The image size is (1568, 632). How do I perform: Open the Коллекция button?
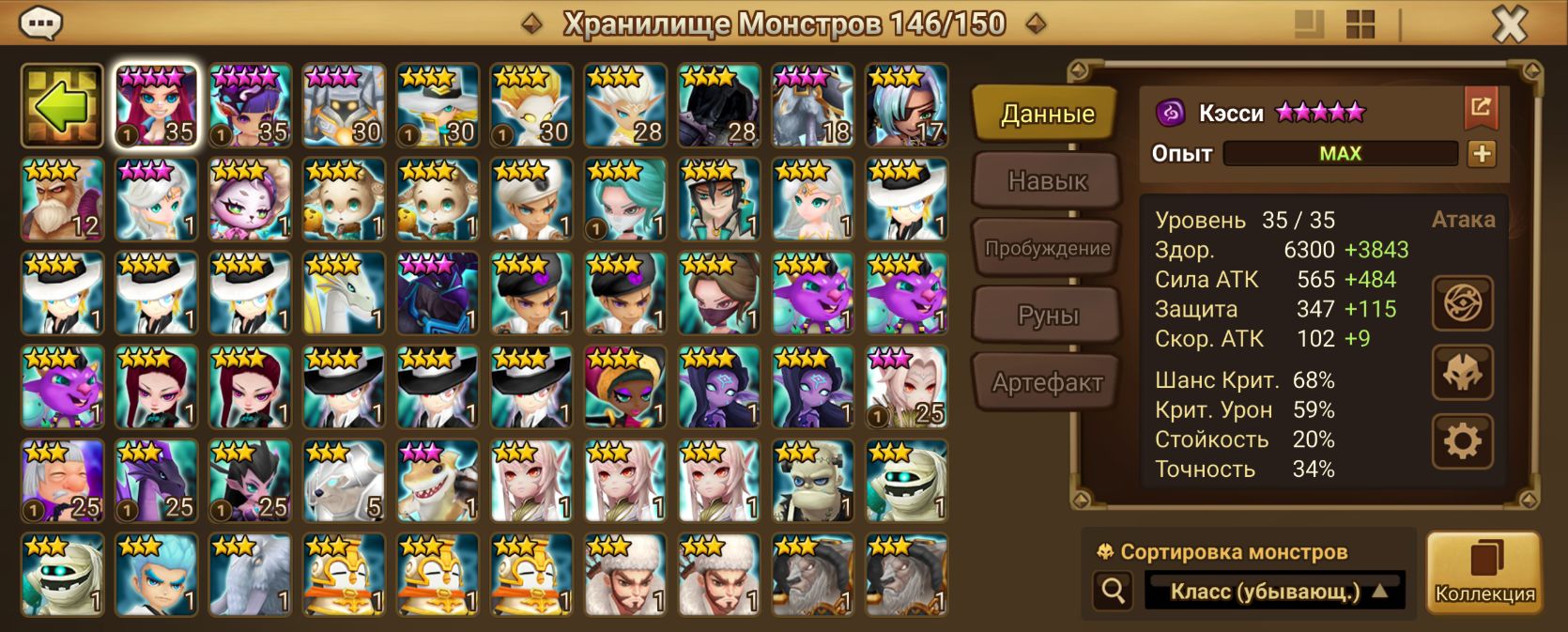click(x=1484, y=573)
